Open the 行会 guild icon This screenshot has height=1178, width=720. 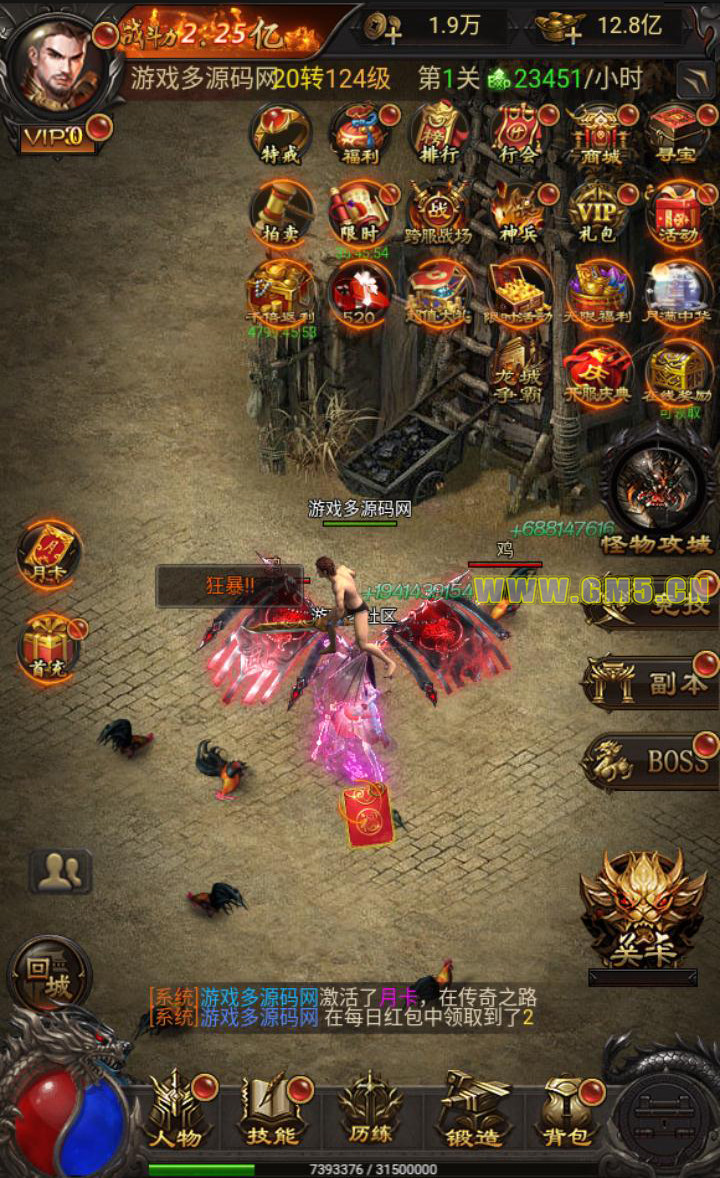[520, 133]
